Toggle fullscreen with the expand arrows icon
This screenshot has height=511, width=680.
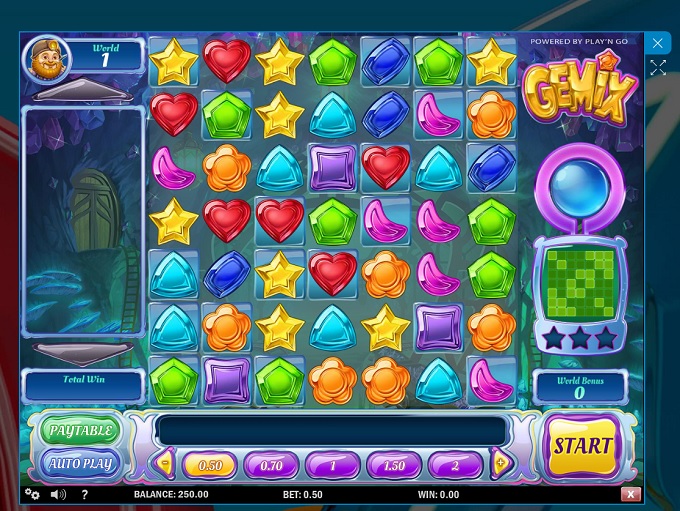(x=657, y=68)
